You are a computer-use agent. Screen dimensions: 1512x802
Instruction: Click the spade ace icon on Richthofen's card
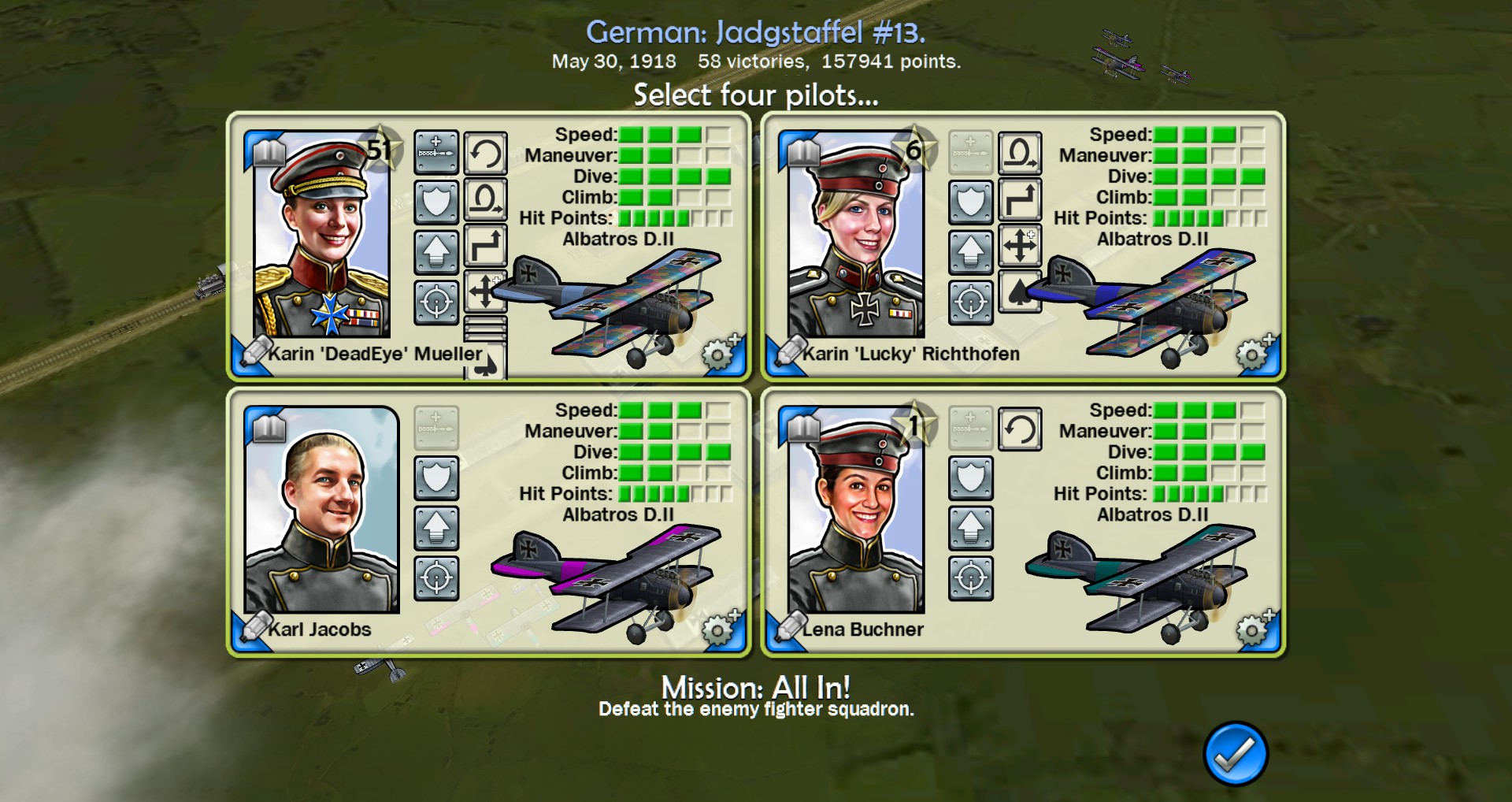(x=1018, y=291)
